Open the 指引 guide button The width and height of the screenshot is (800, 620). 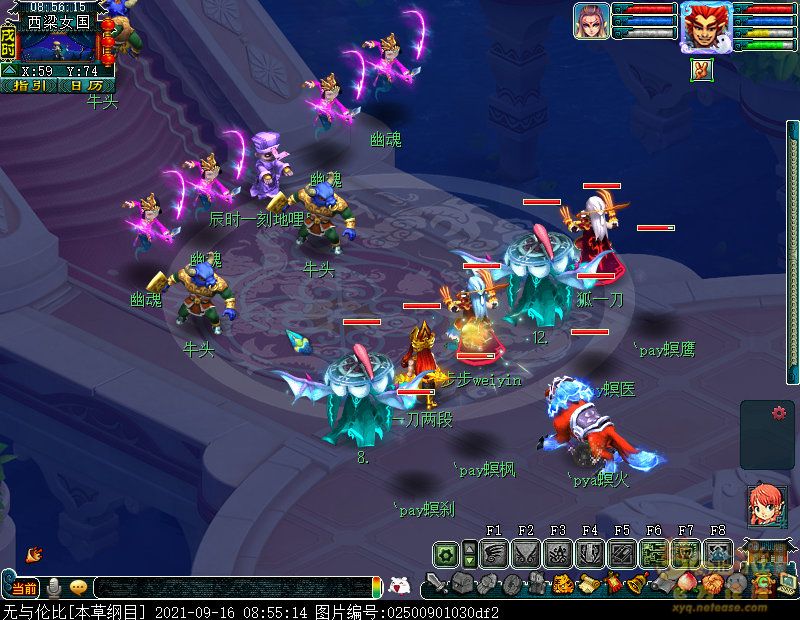[x=30, y=86]
